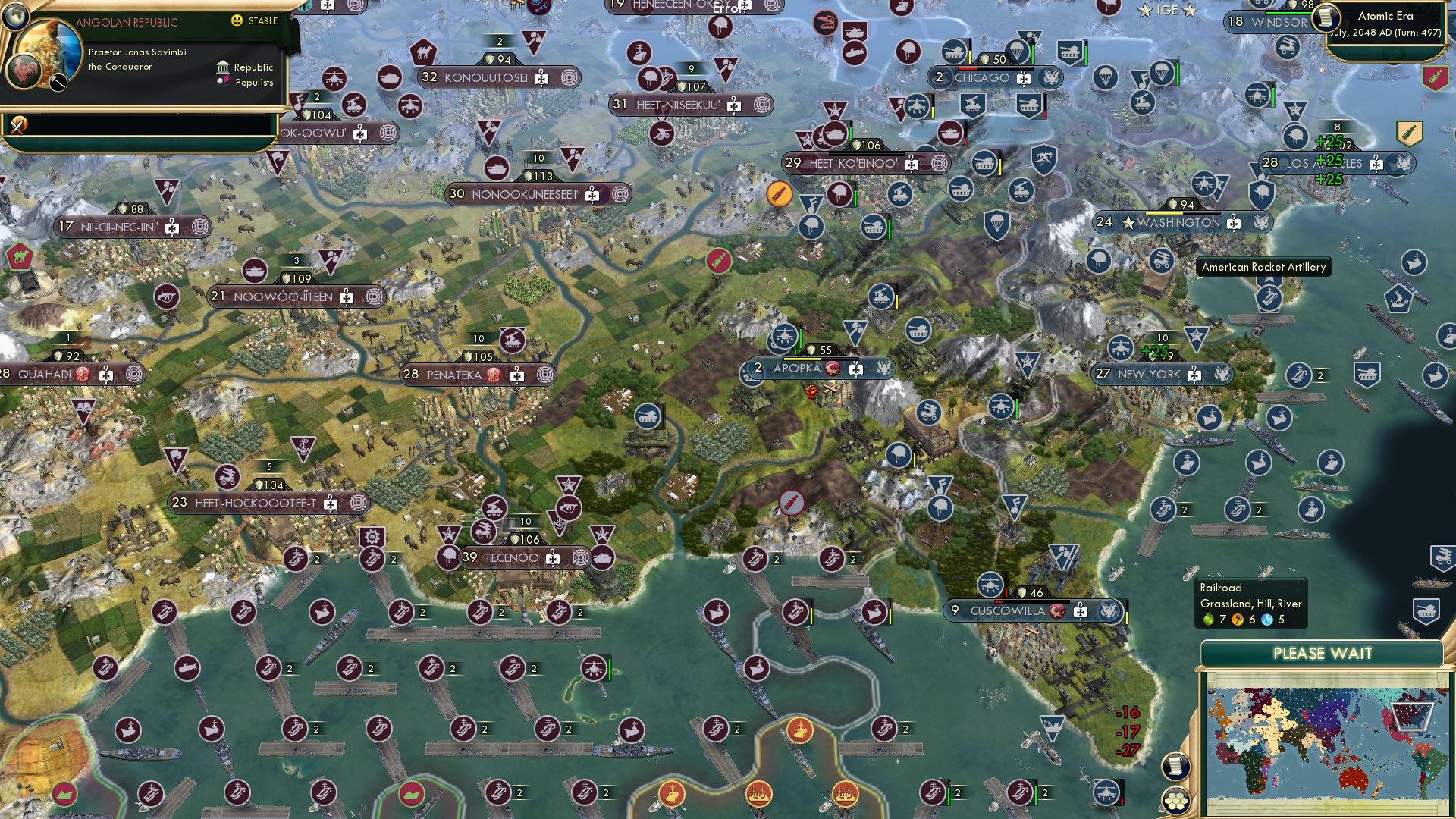Open strategic view via the globe icon

[17, 16]
